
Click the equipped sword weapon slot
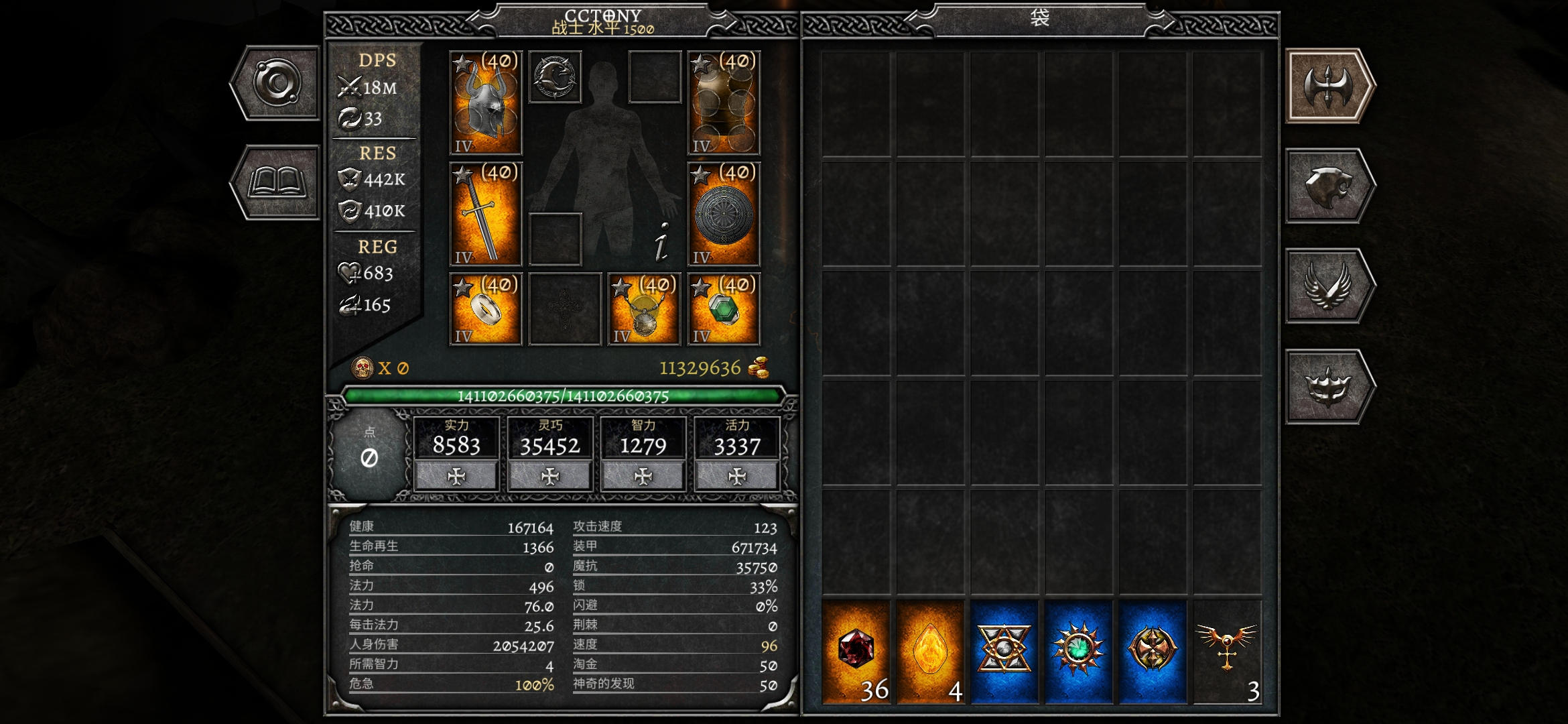tap(486, 214)
